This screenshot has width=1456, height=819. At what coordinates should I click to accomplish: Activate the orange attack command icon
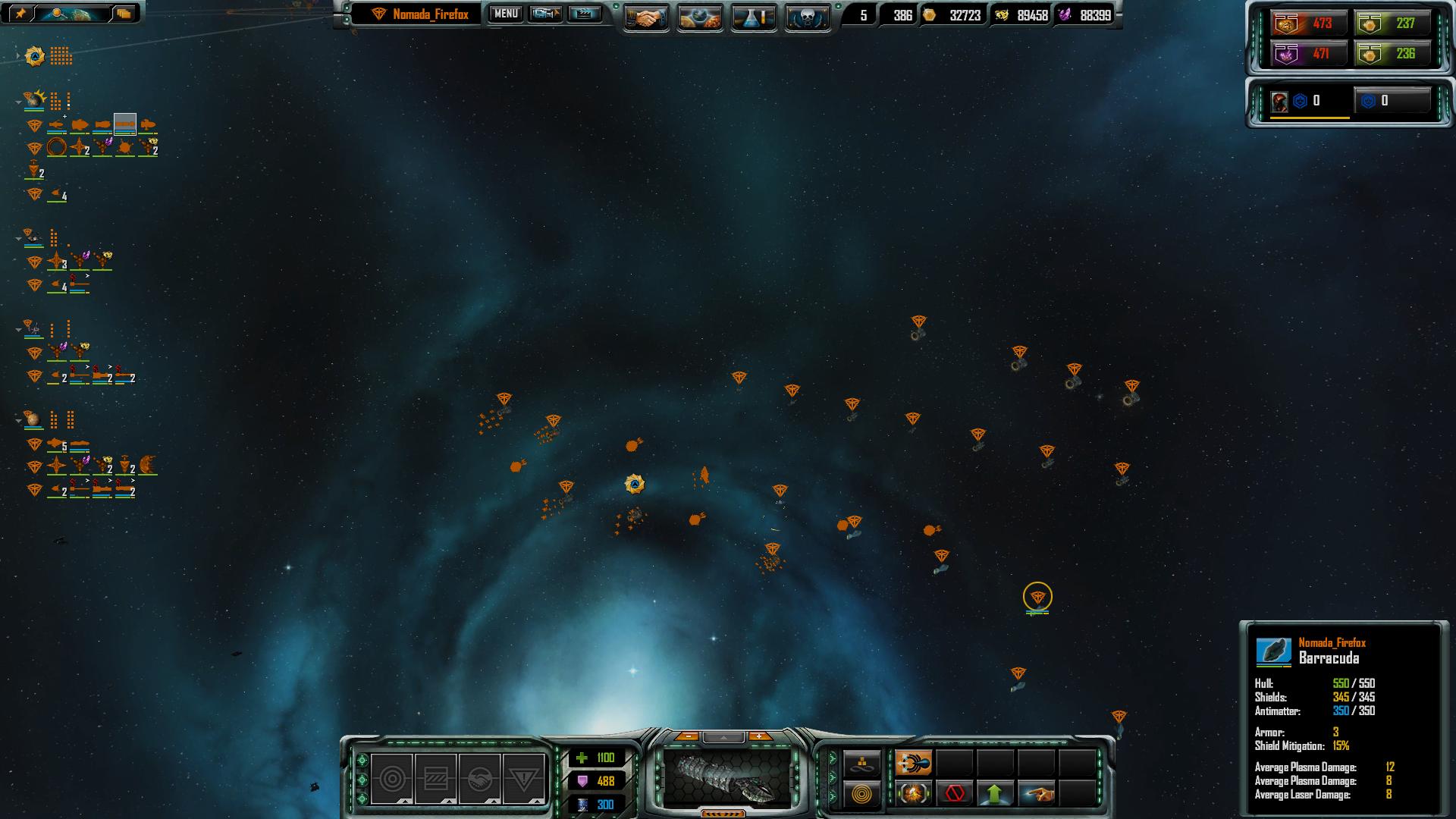click(914, 763)
